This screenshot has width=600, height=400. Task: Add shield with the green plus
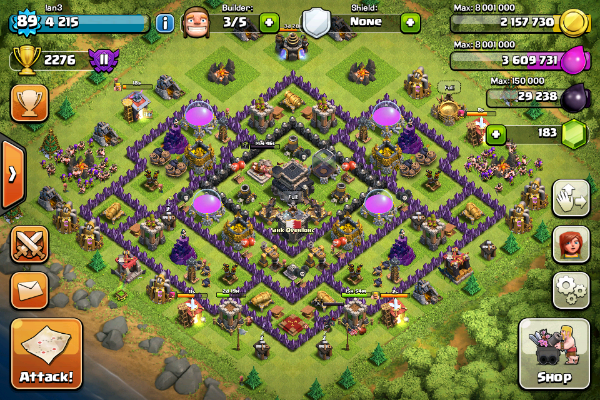pos(410,21)
